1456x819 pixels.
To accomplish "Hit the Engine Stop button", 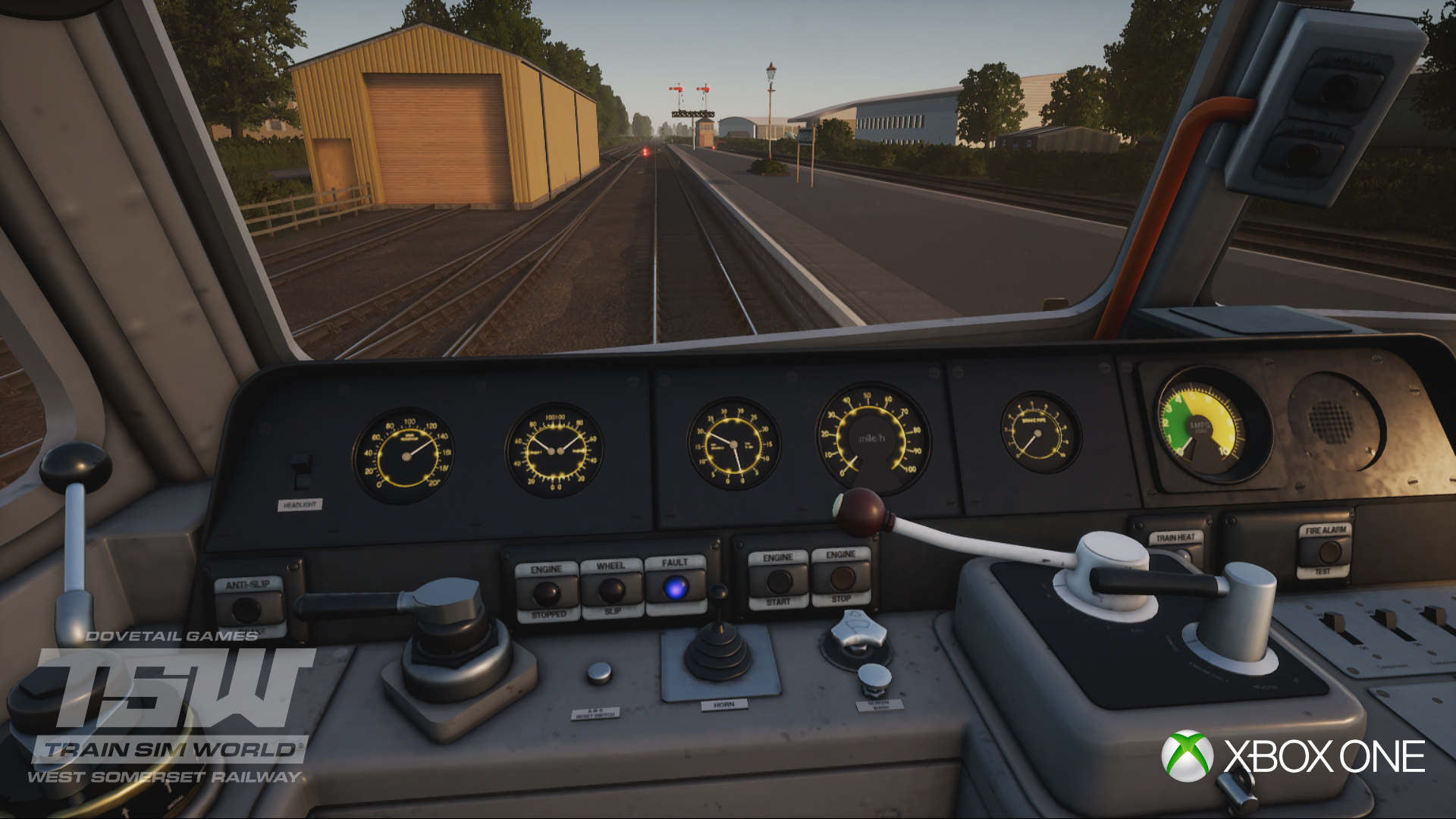I will (841, 578).
